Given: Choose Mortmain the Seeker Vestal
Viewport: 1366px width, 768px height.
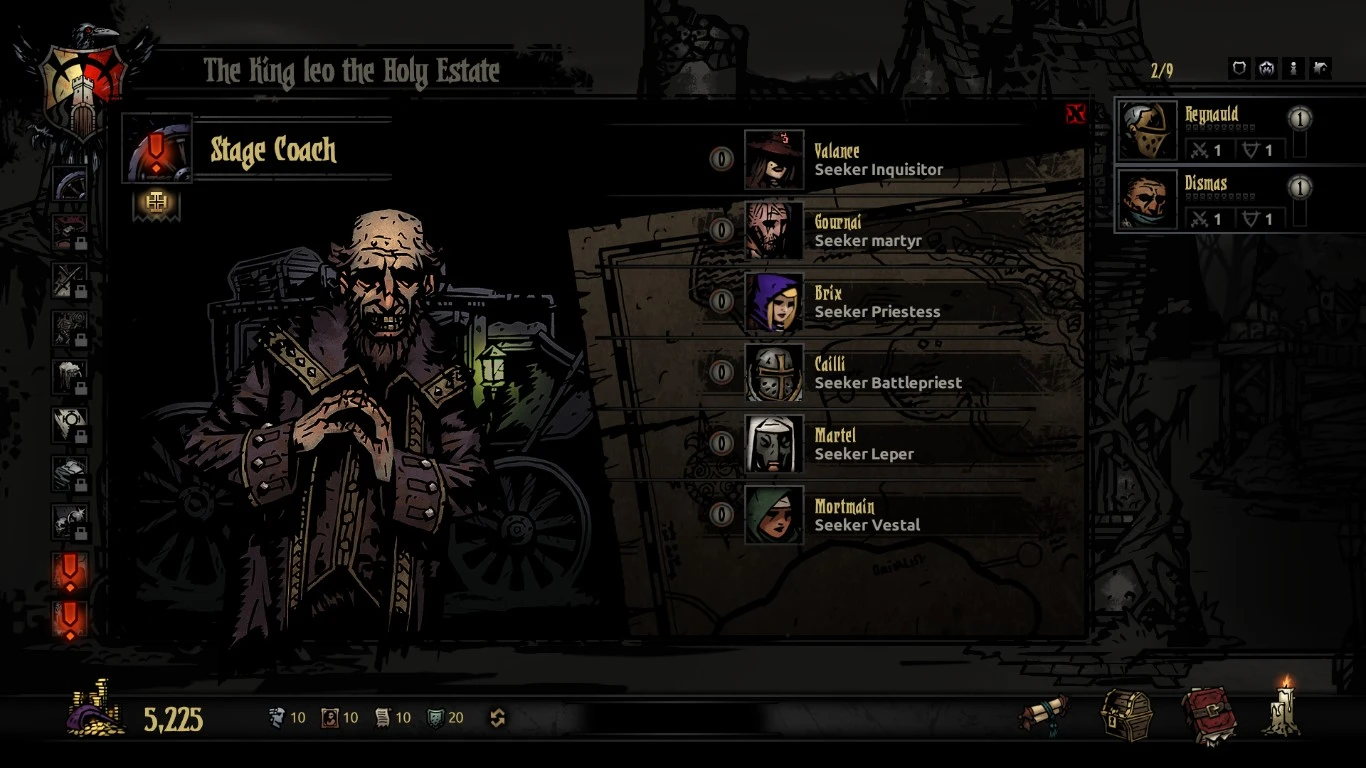Looking at the screenshot, I should 774,515.
